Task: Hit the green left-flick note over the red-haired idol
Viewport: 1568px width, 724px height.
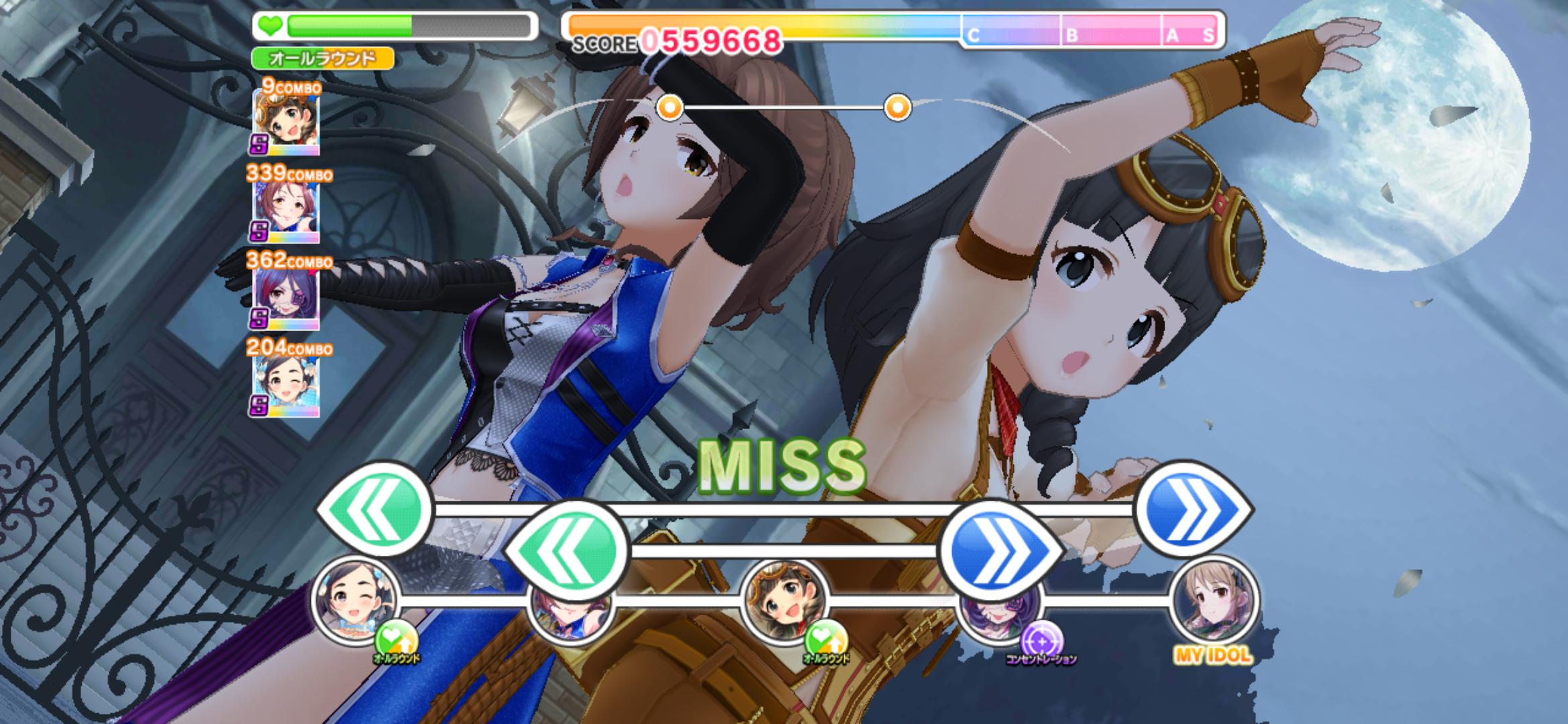Action: point(567,550)
